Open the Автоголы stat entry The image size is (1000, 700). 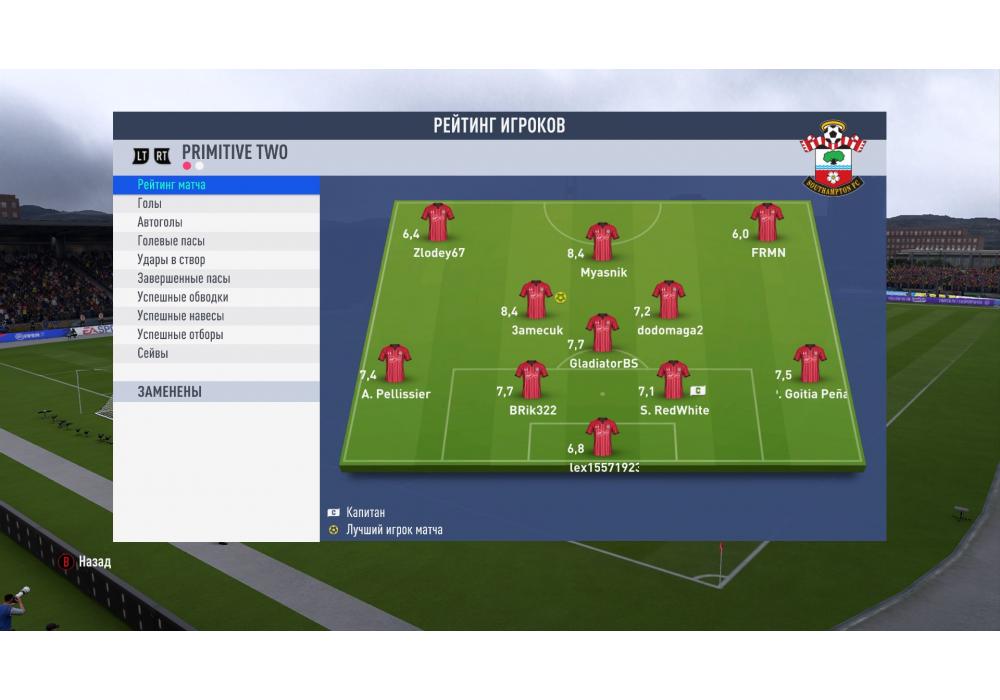[x=216, y=222]
